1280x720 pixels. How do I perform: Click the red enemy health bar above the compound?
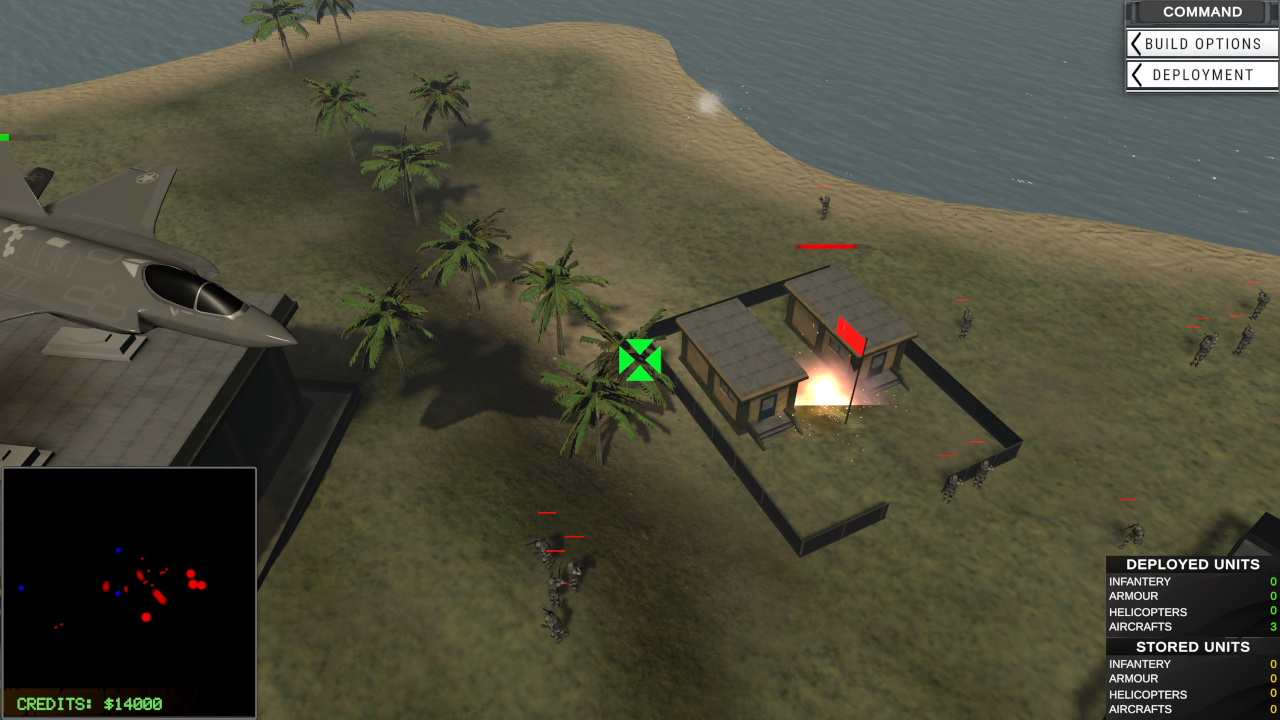826,248
